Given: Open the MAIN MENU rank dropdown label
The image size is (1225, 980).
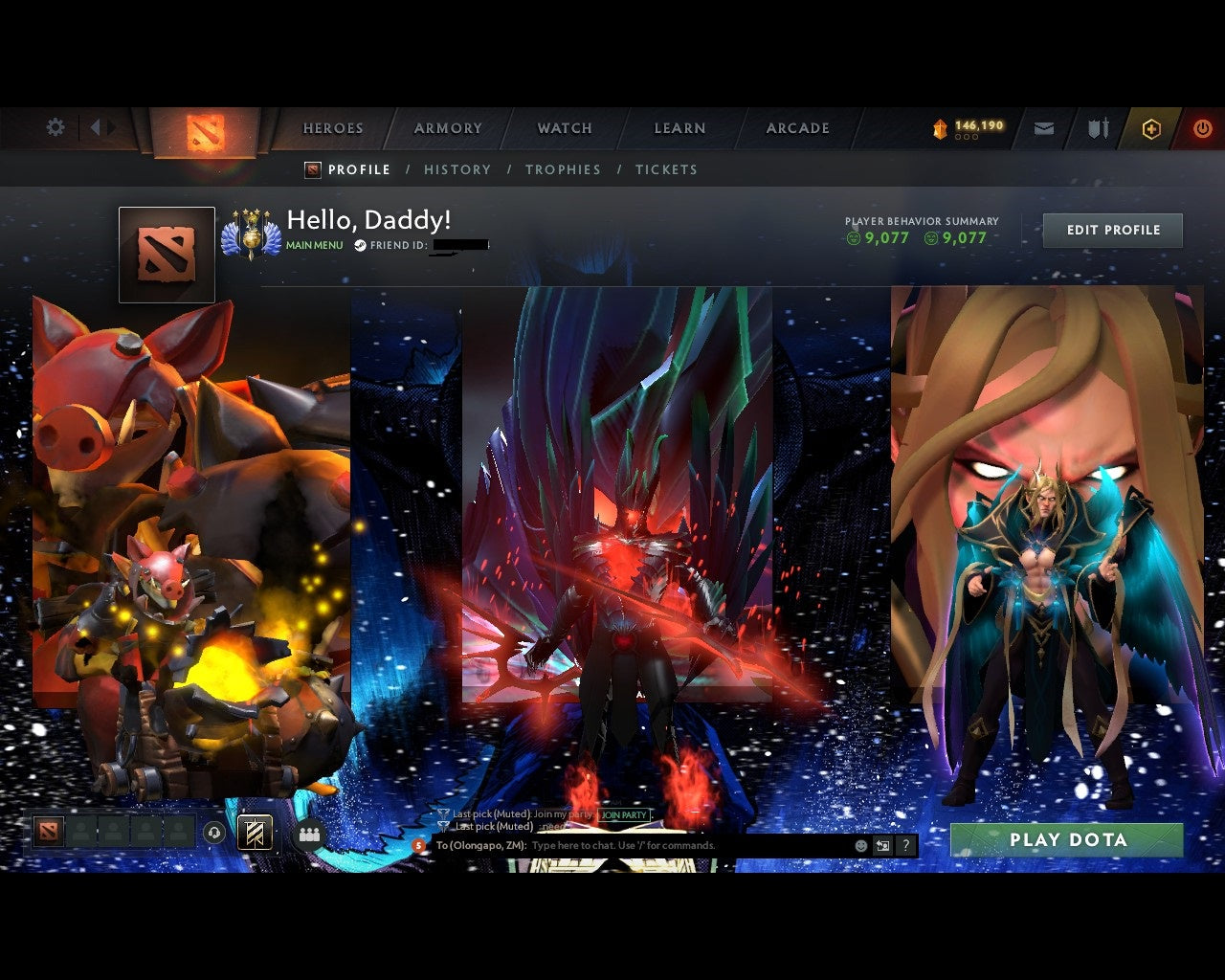Looking at the screenshot, I should point(313,245).
